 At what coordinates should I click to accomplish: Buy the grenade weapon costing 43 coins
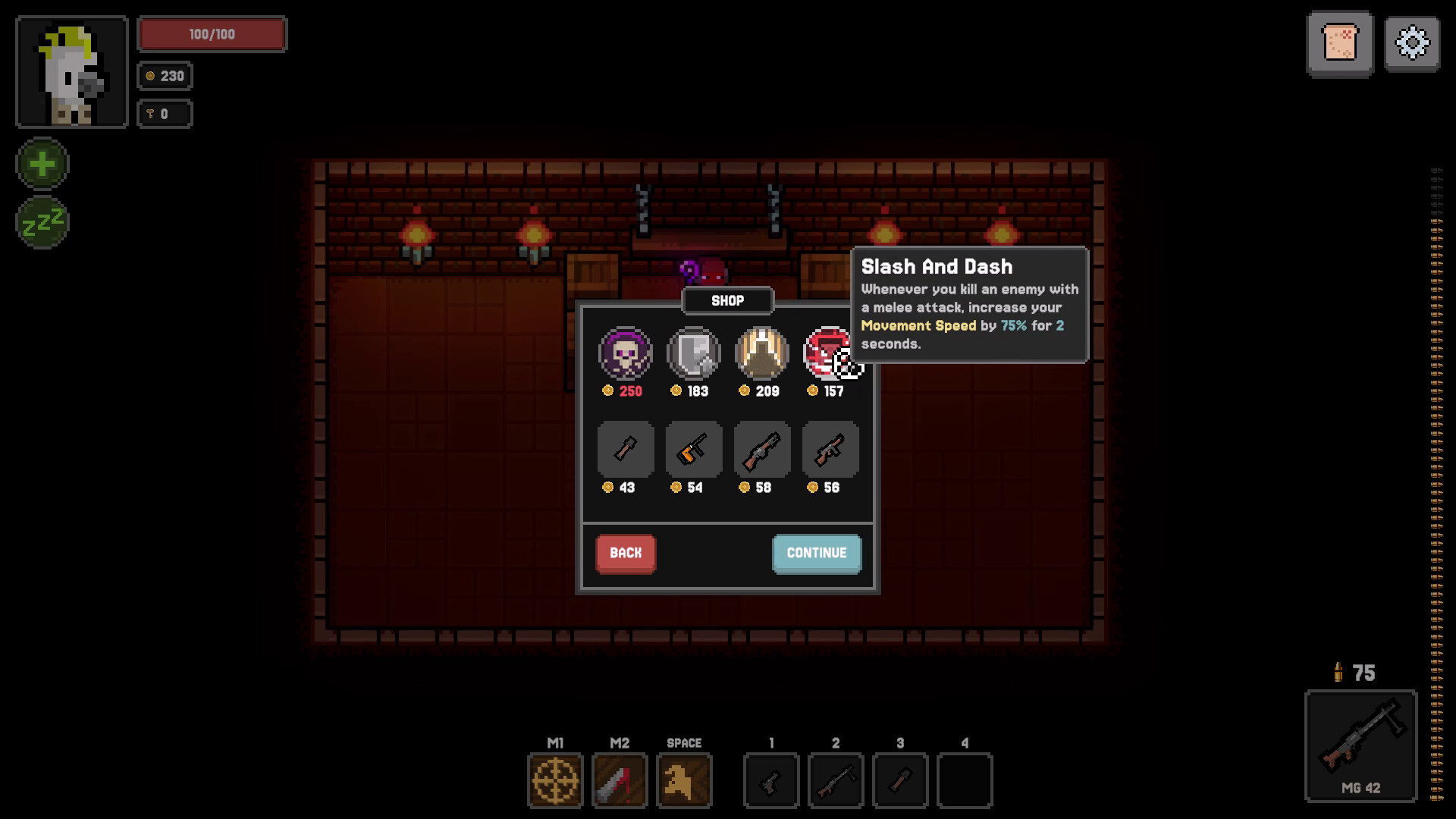(625, 449)
